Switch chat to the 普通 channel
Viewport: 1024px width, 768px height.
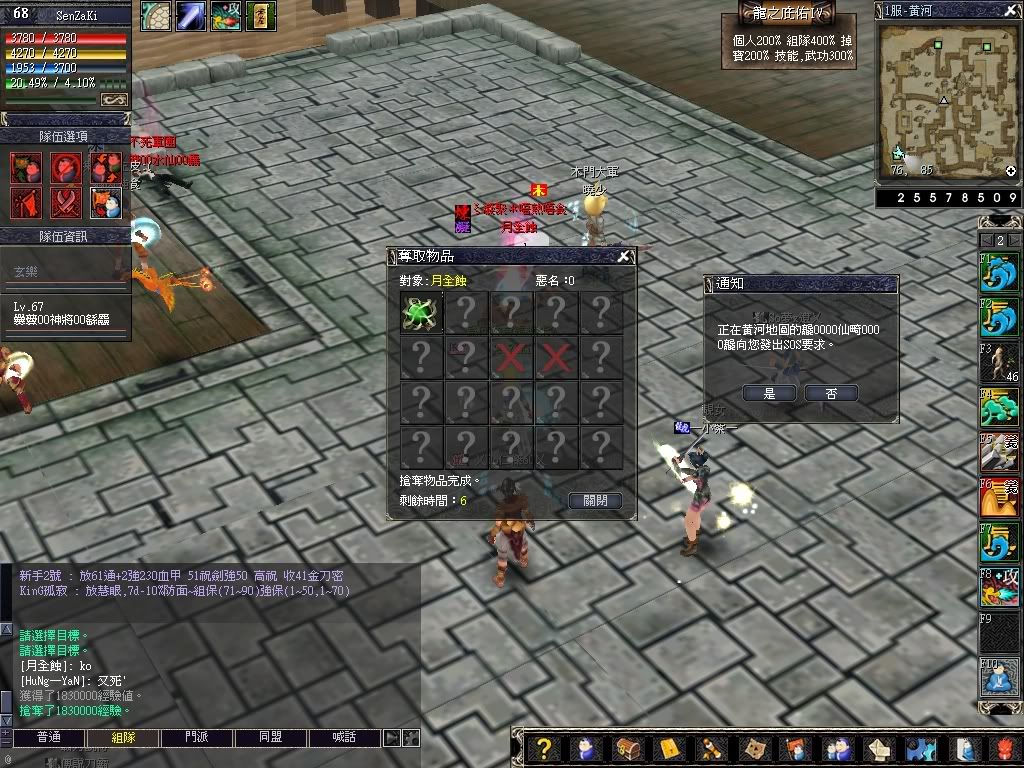[x=48, y=738]
